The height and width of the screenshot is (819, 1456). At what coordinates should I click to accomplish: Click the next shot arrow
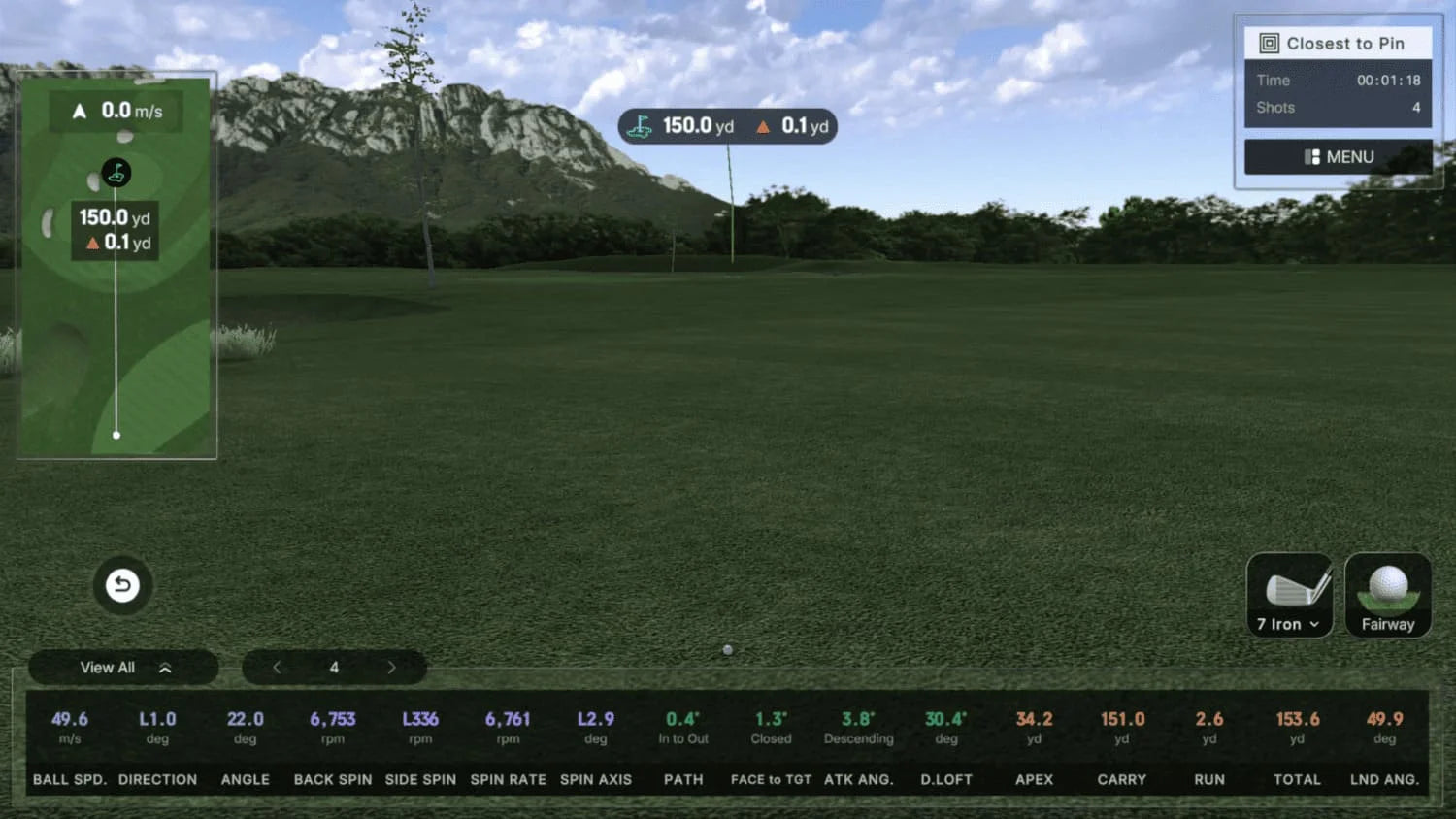391,667
